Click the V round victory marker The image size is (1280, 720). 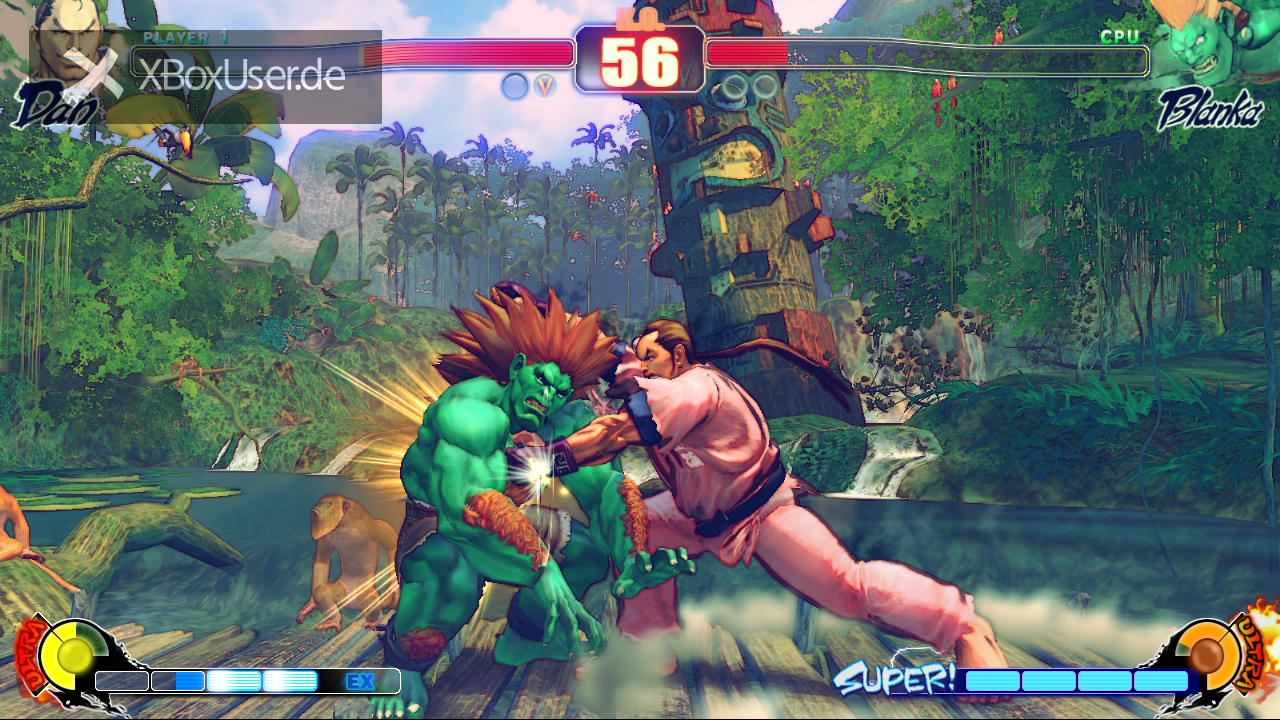pos(544,86)
